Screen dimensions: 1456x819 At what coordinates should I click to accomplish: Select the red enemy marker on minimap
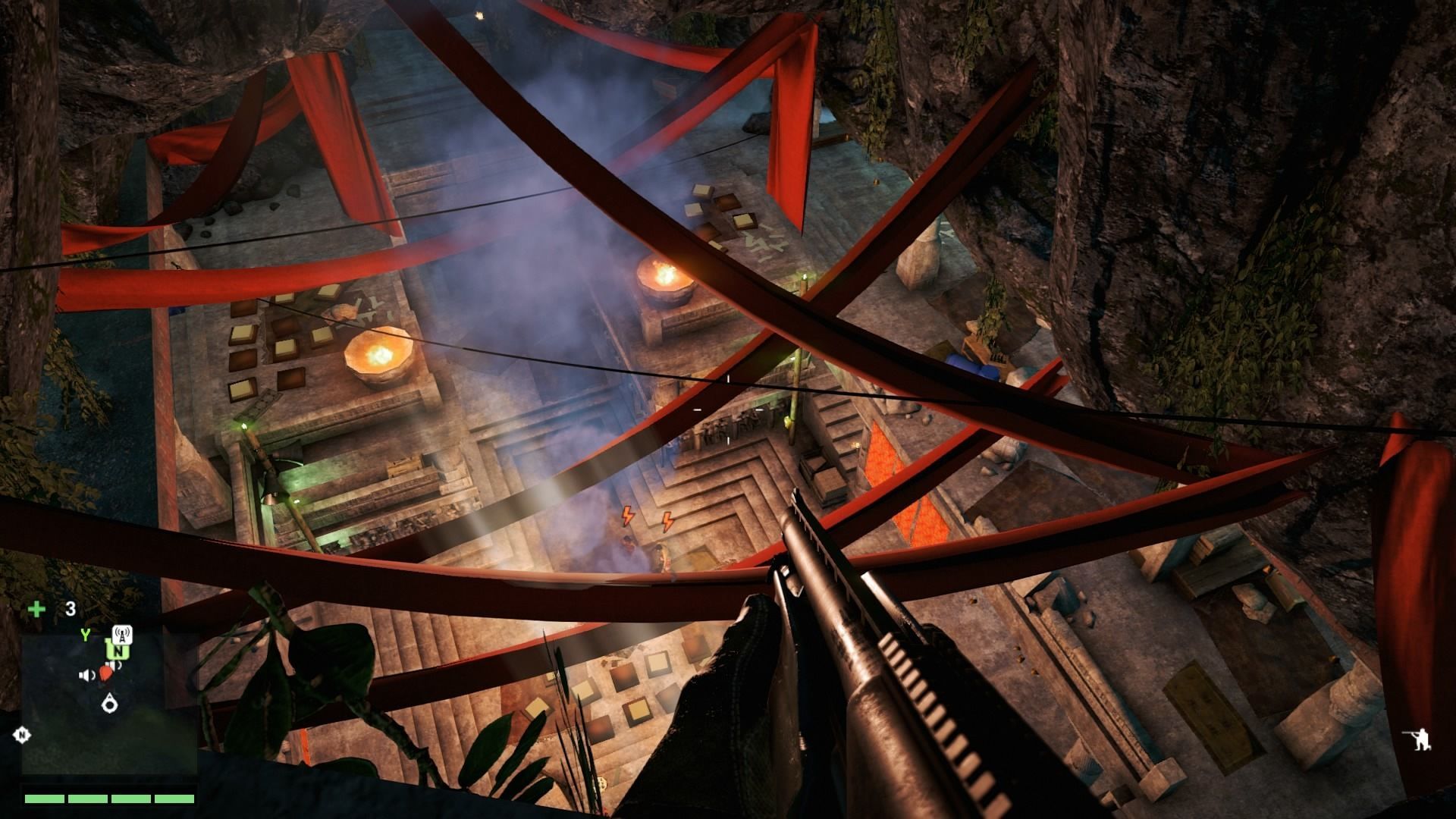(x=107, y=670)
